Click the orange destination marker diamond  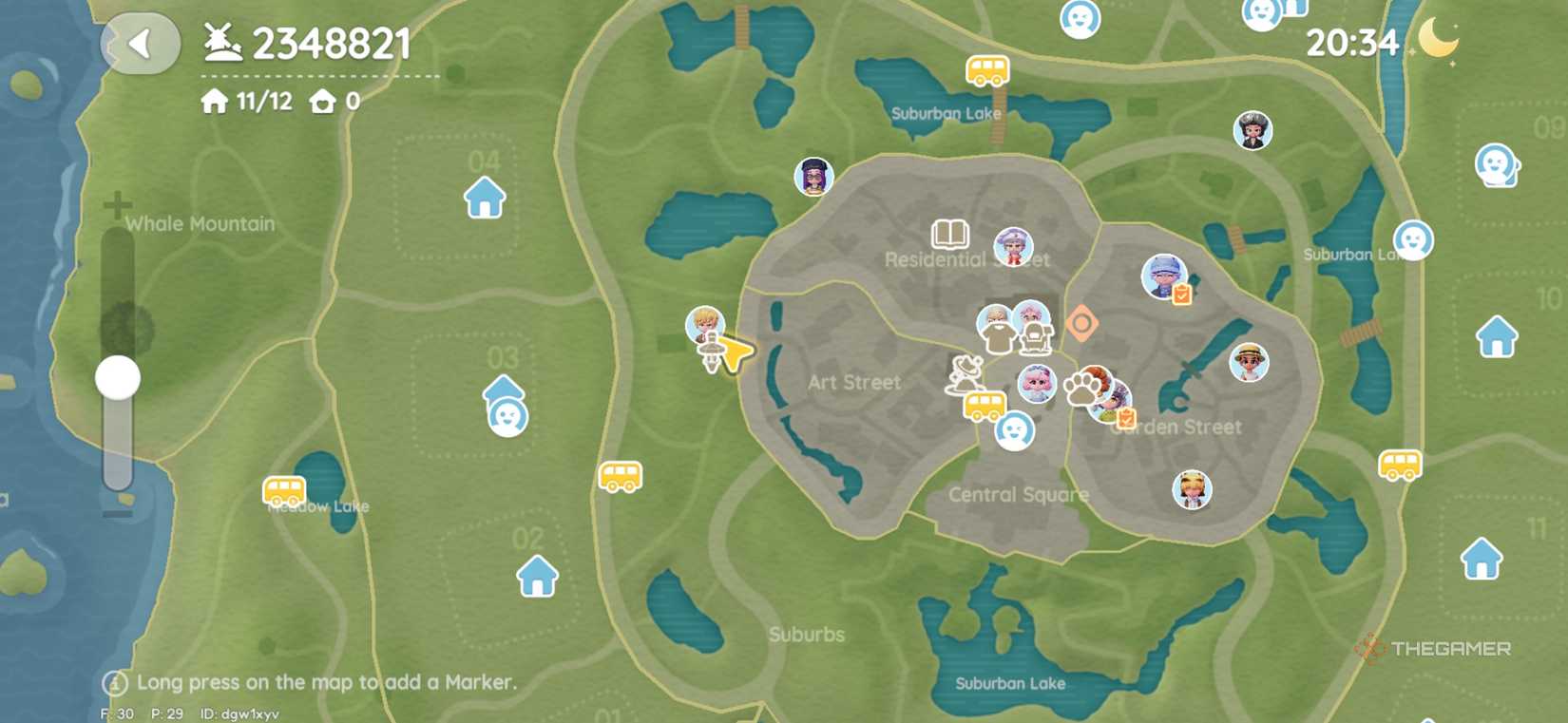point(1082,324)
